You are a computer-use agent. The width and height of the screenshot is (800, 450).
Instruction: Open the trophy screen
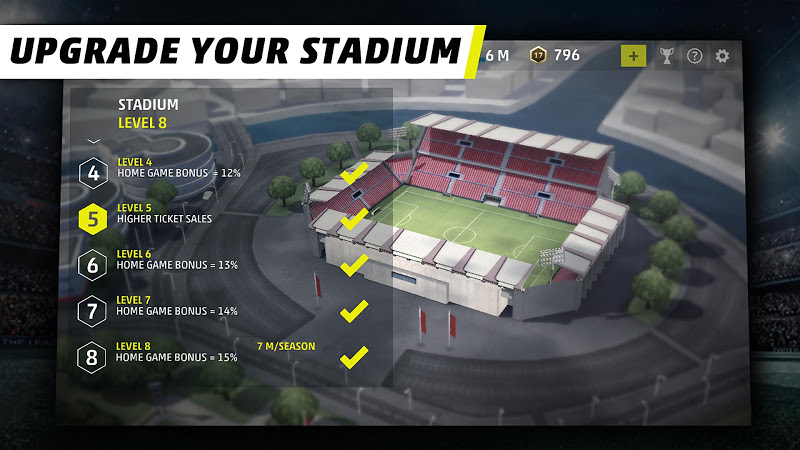(x=666, y=56)
